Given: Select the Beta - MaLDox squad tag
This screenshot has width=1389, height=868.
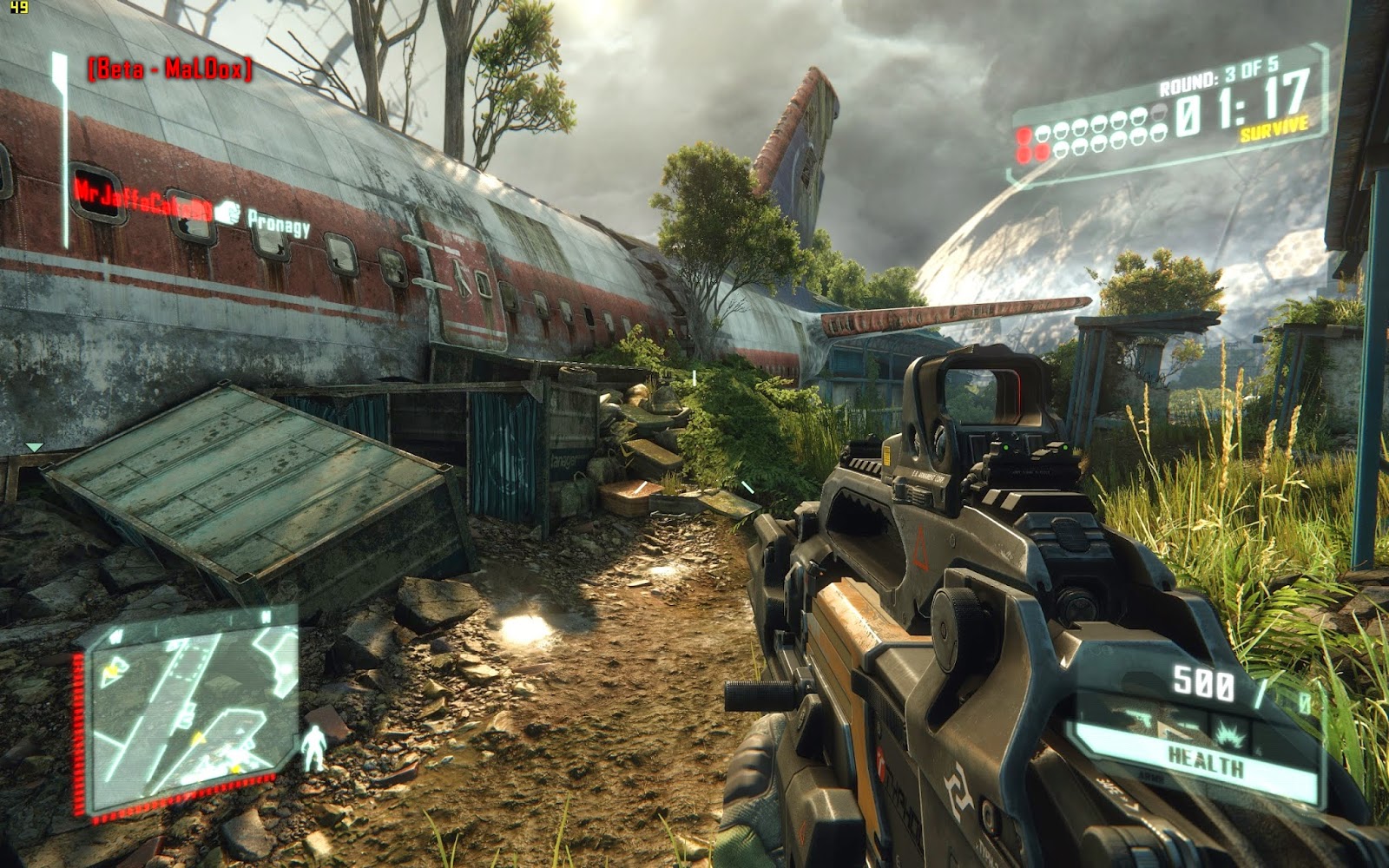Looking at the screenshot, I should click(x=170, y=69).
